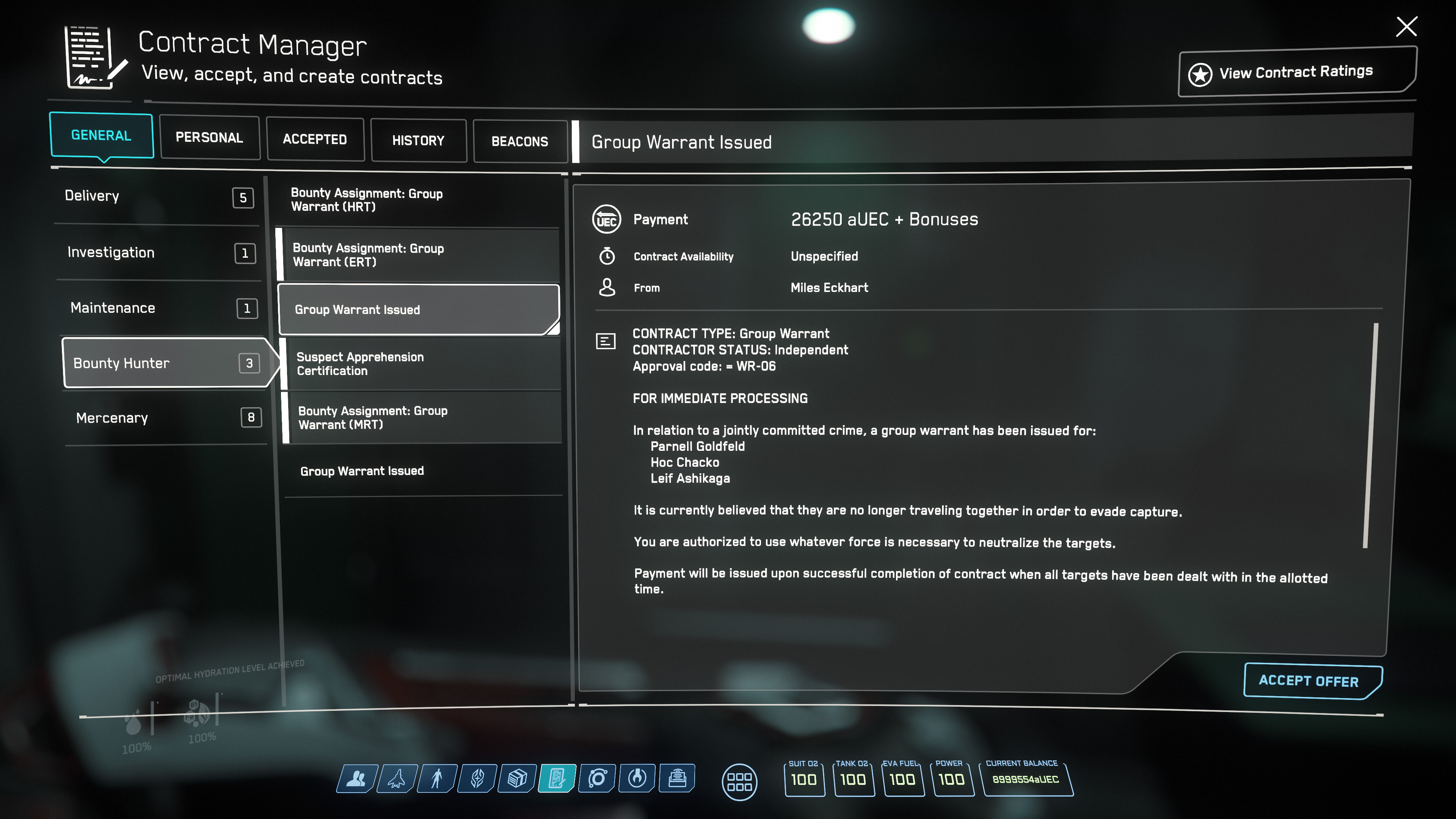Switch to the Beacons tab
Viewport: 1456px width, 819px height.
[519, 141]
